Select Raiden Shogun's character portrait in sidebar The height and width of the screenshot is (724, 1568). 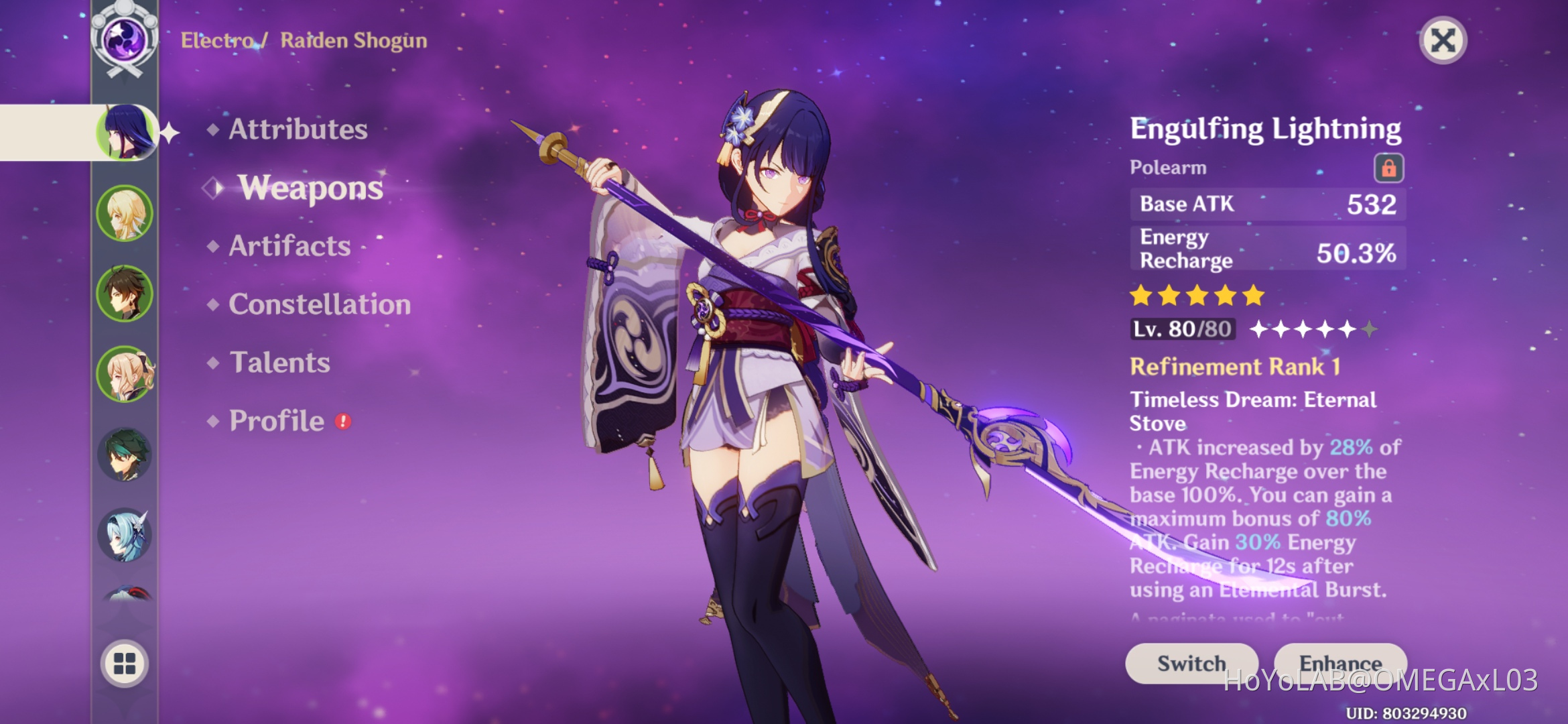pyautogui.click(x=124, y=132)
